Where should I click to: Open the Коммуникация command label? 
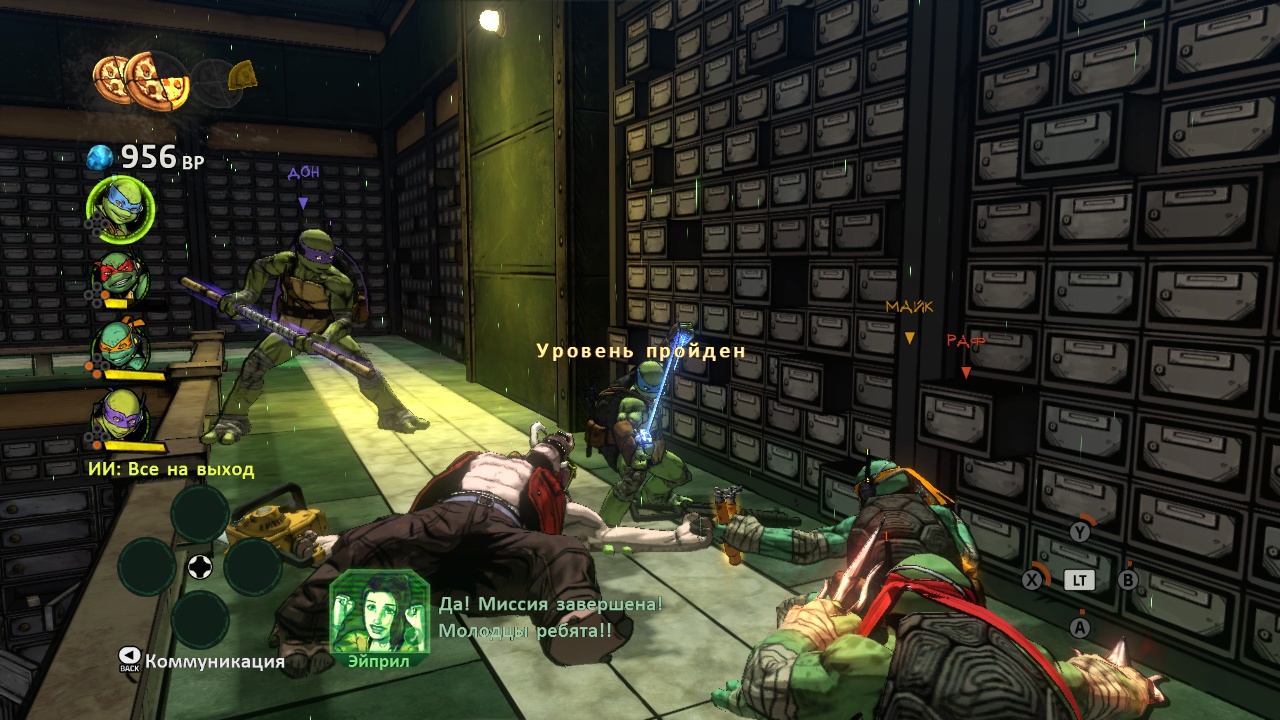click(x=214, y=661)
